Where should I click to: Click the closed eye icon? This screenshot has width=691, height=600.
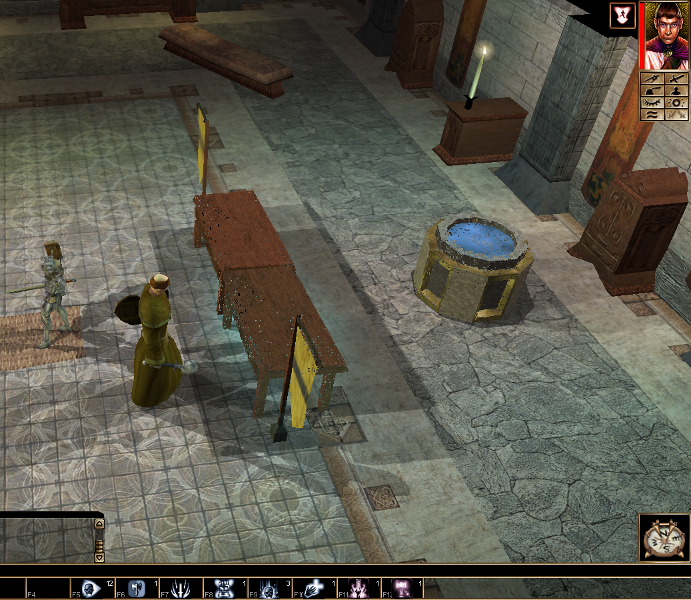653,102
